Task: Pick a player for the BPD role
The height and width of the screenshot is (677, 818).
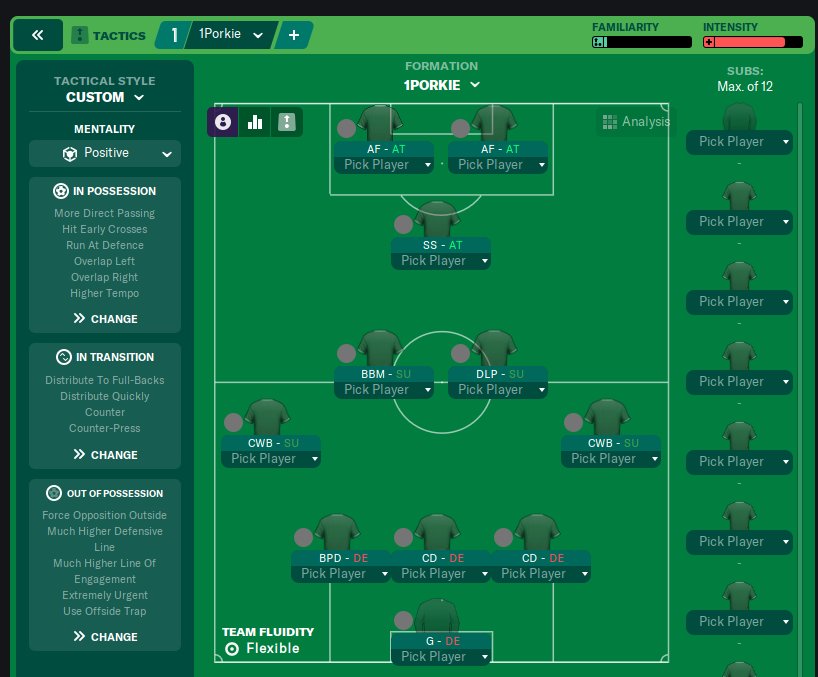Action: coord(341,574)
